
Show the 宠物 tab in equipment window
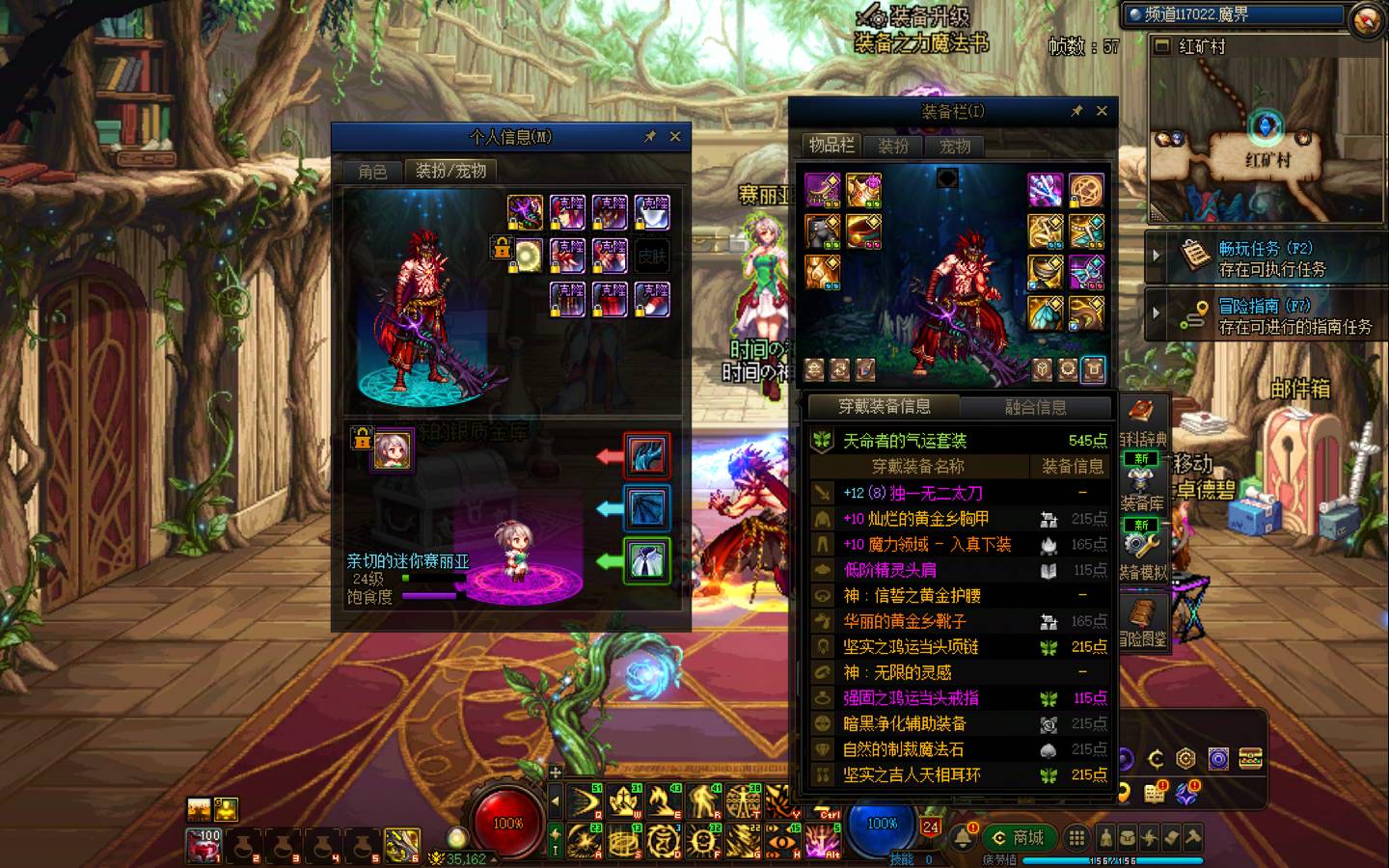[x=955, y=147]
